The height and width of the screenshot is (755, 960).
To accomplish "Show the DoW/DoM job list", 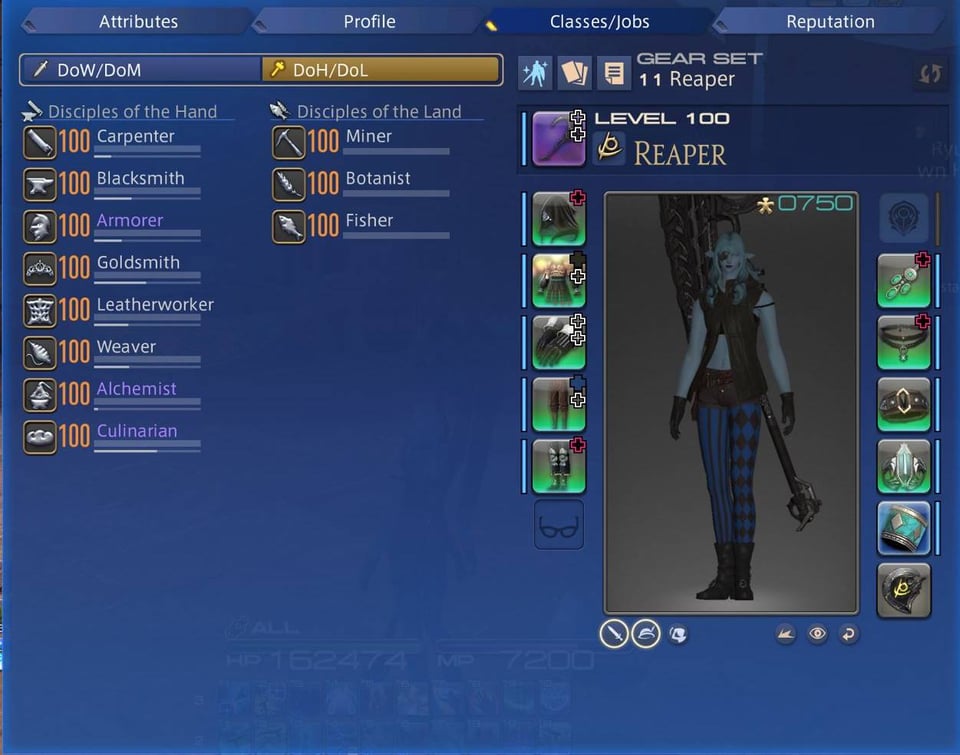I will point(140,70).
